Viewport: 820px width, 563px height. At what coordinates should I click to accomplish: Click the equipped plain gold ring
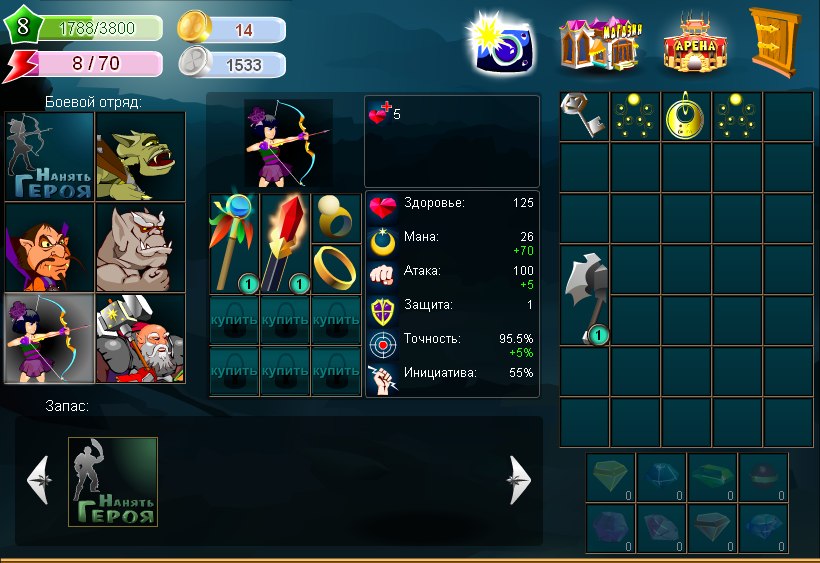336,269
